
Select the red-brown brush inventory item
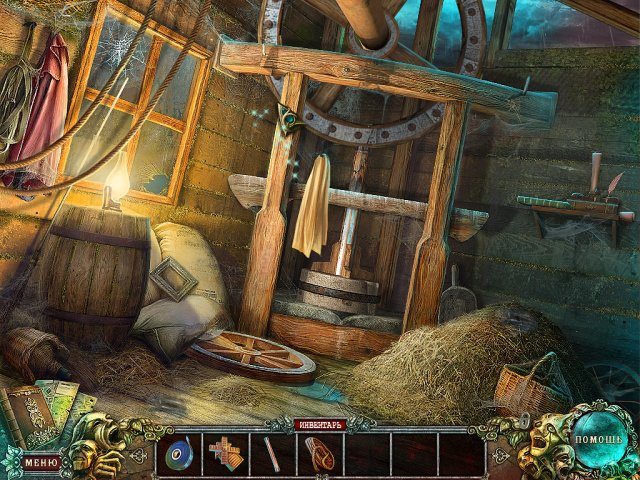click(319, 453)
